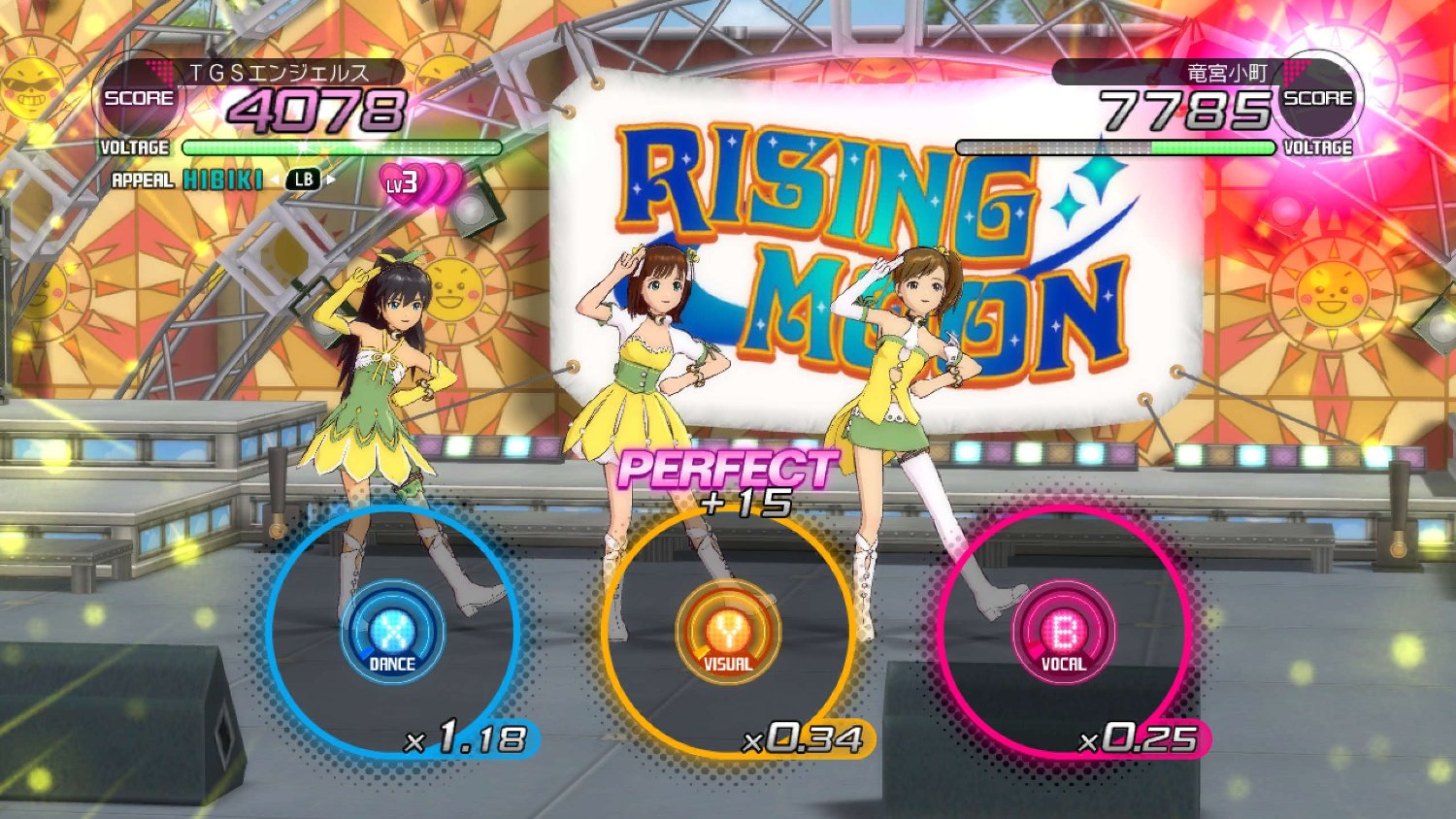Select the X Dance appeal icon
Screen dimensions: 1456x819
click(392, 633)
